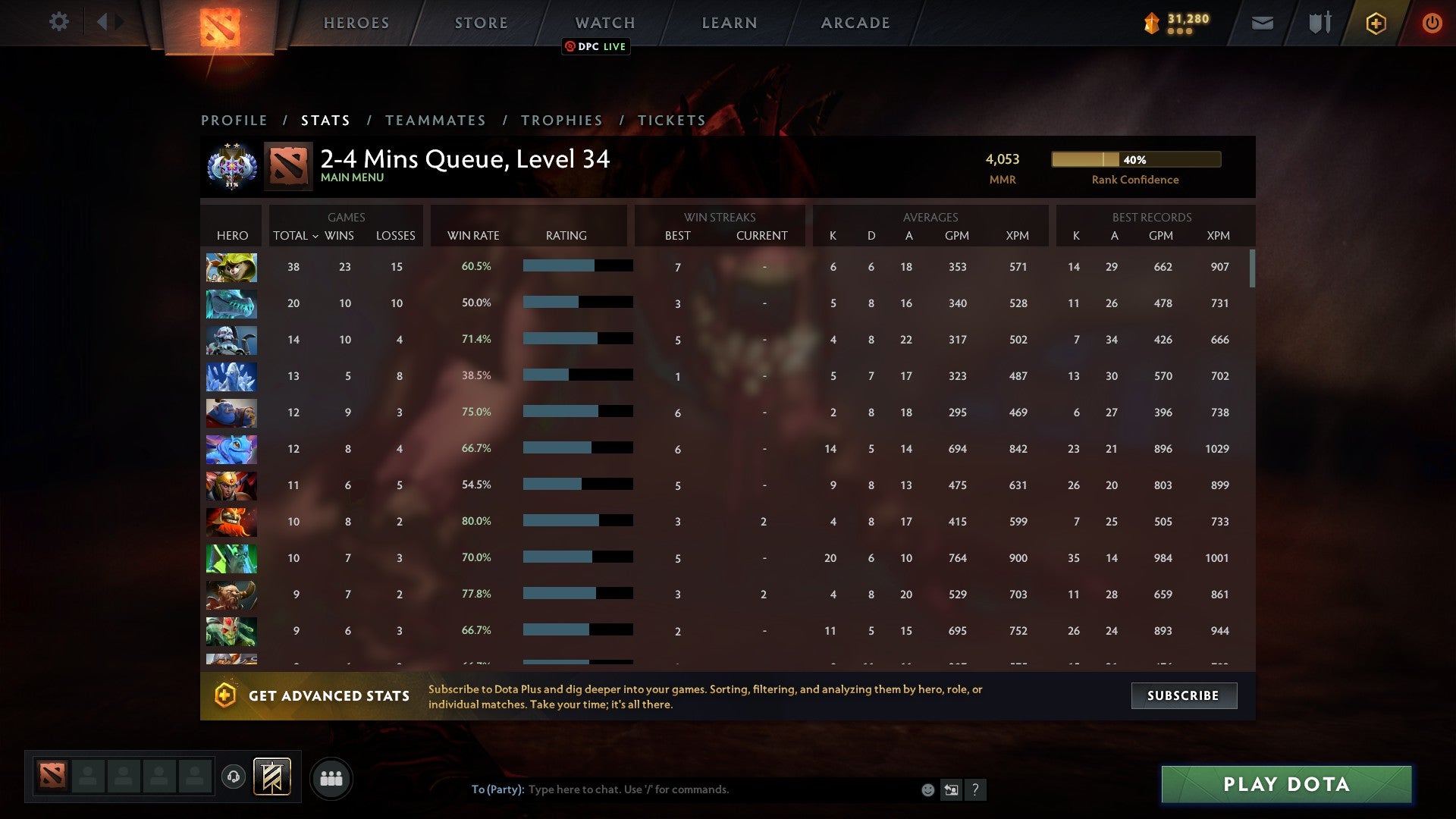Screen dimensions: 1456x819
Task: Click the party chat input field
Action: pyautogui.click(x=682, y=789)
